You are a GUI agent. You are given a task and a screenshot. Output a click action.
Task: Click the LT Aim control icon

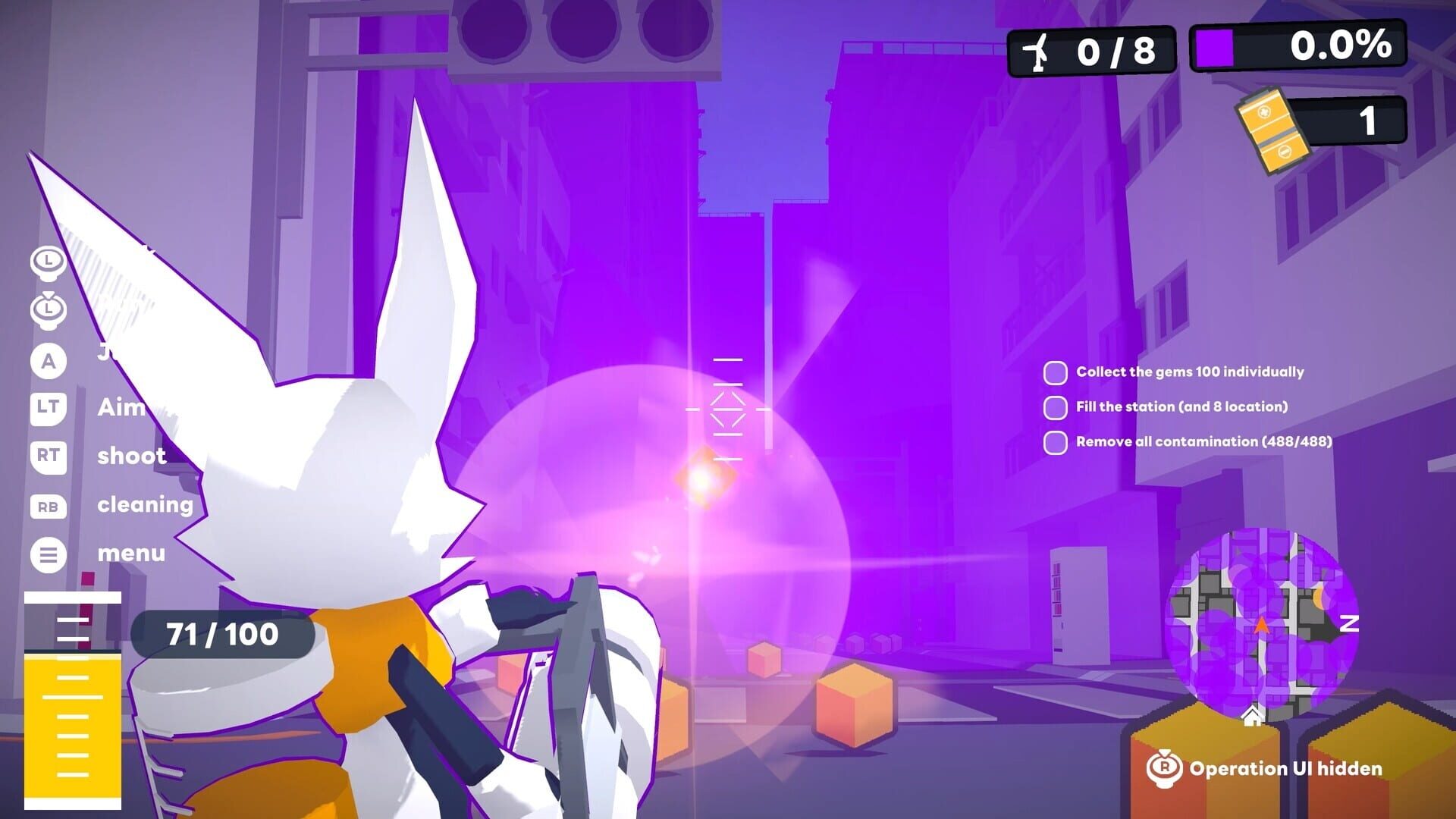click(x=49, y=409)
